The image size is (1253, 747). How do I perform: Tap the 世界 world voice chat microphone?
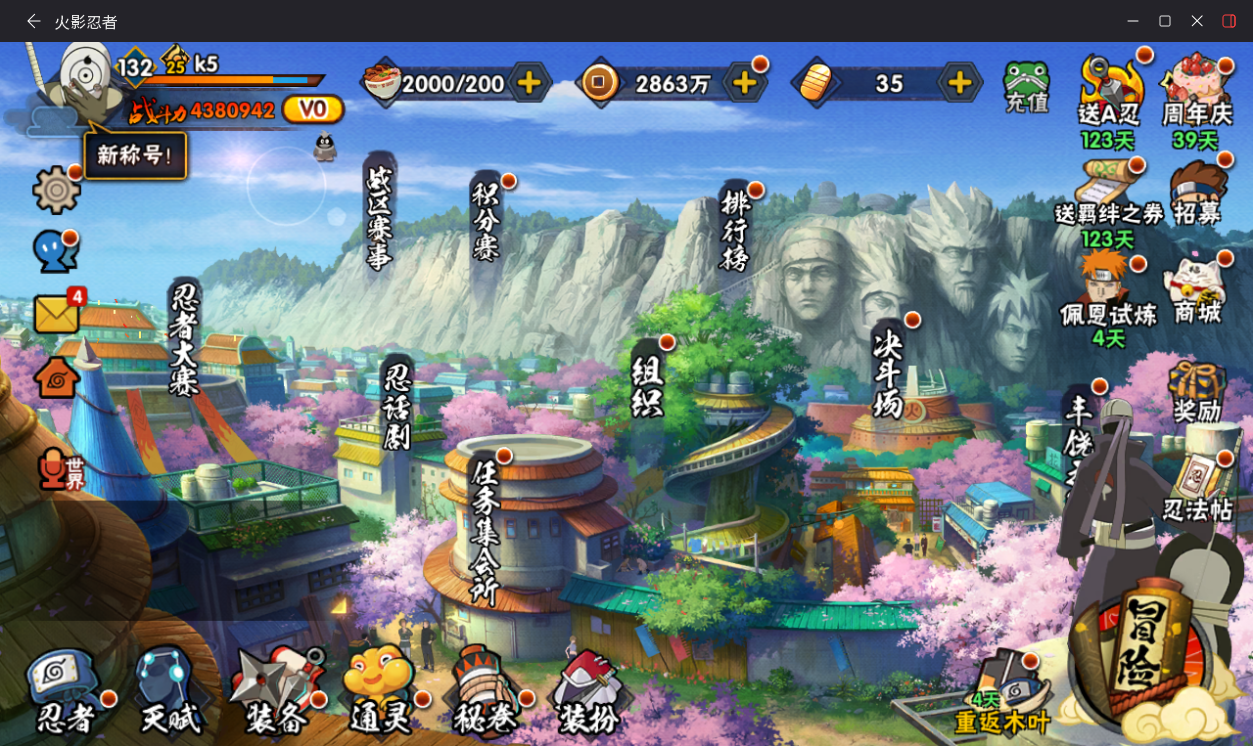coord(58,470)
